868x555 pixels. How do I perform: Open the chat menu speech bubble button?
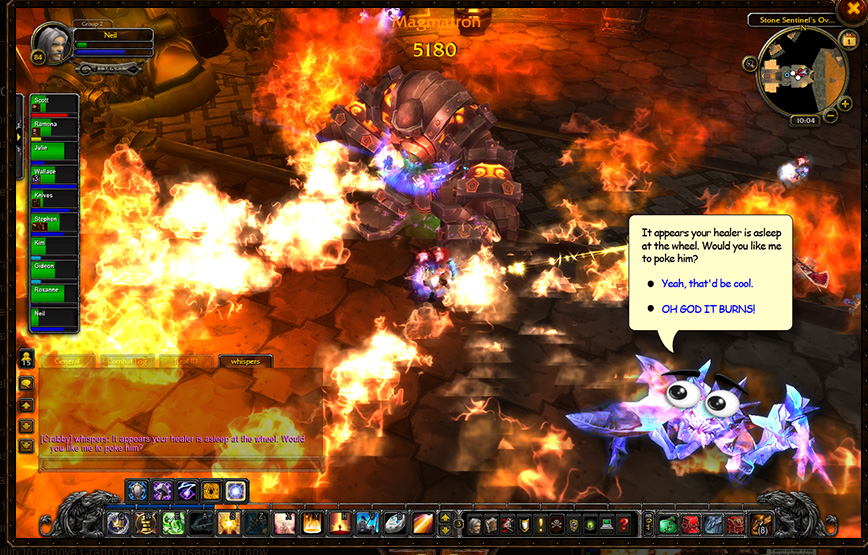26,383
